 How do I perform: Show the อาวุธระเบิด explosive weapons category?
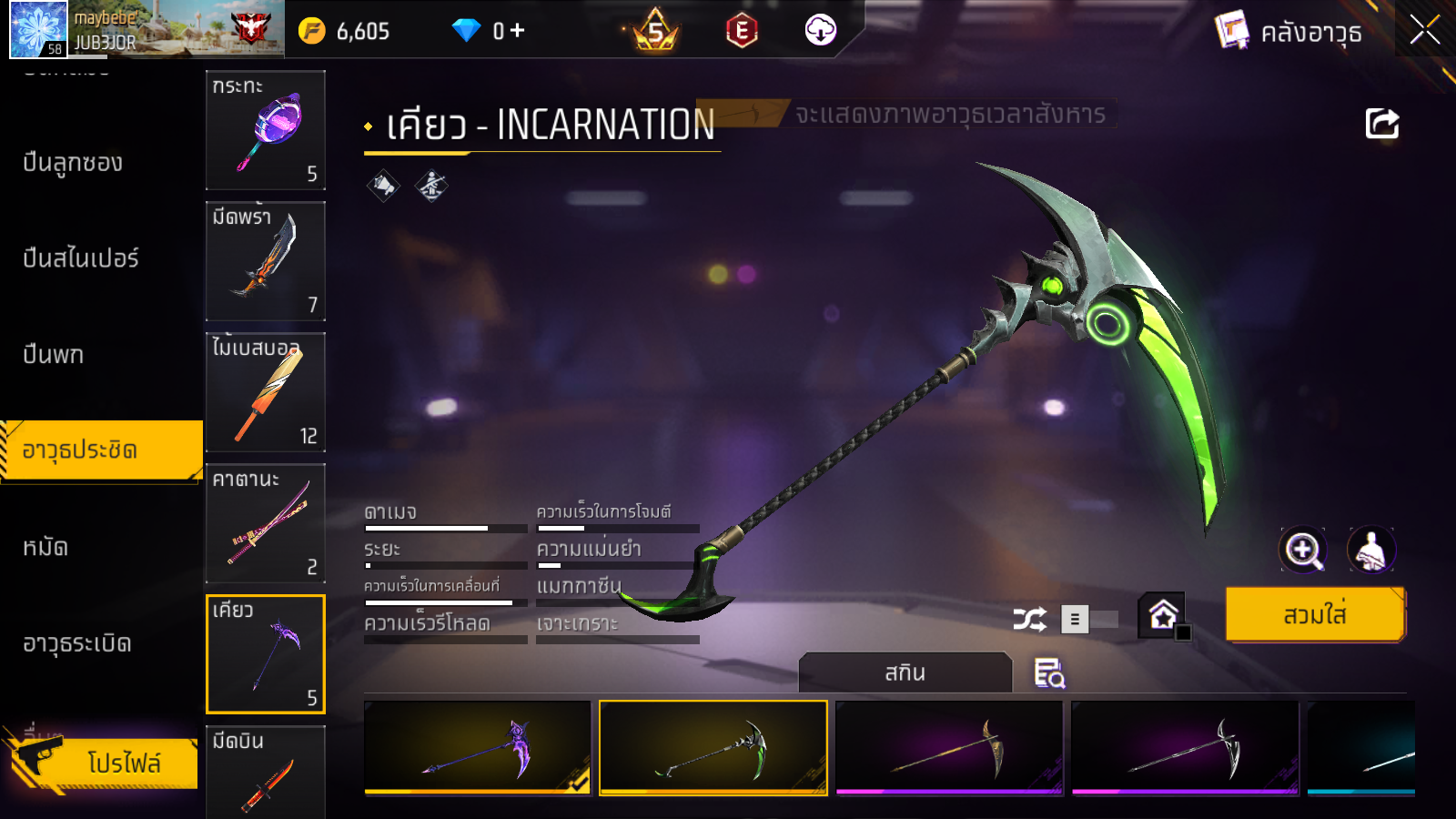coord(77,644)
